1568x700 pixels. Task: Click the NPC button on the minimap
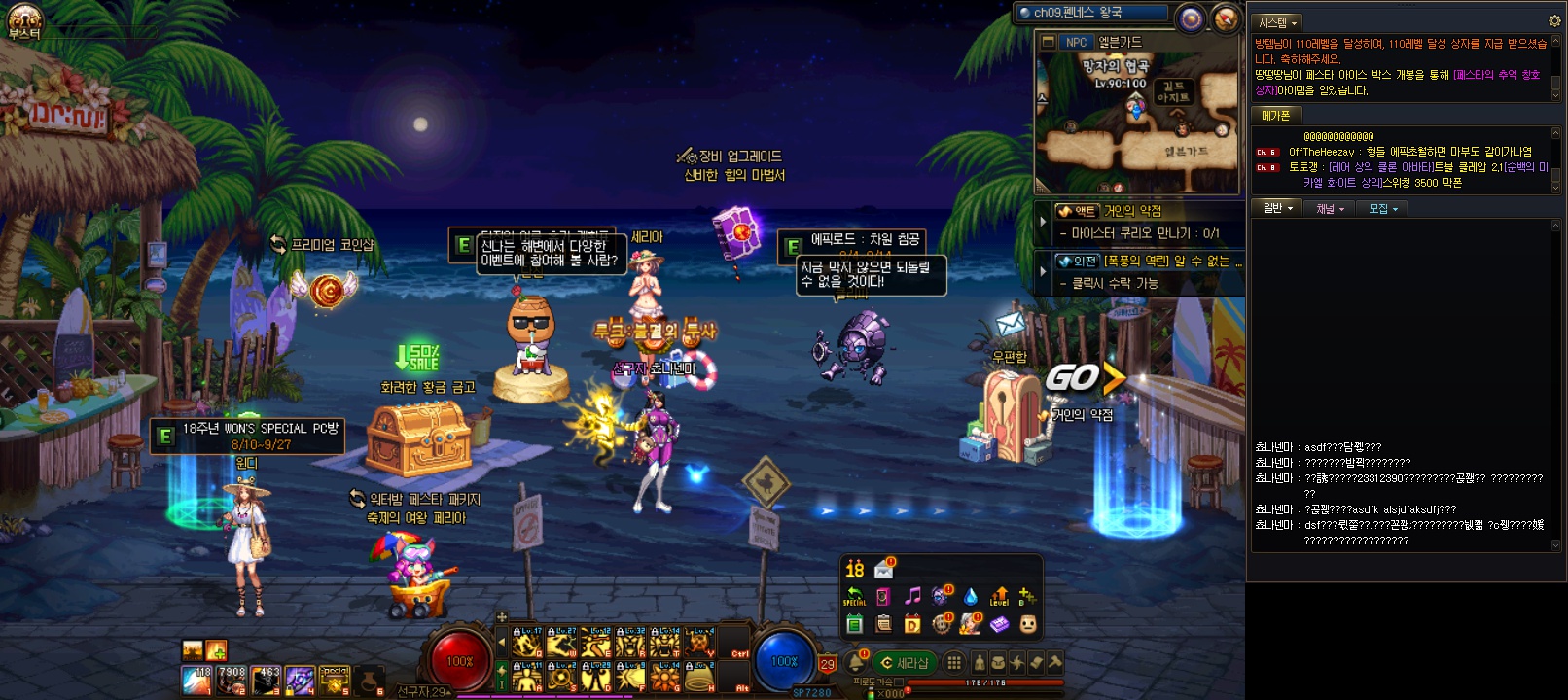(x=1075, y=42)
